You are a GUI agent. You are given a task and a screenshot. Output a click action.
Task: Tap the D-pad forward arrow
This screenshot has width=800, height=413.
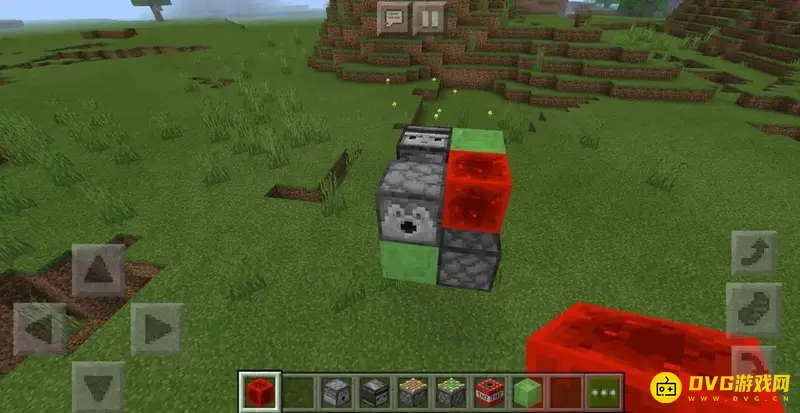click(98, 271)
